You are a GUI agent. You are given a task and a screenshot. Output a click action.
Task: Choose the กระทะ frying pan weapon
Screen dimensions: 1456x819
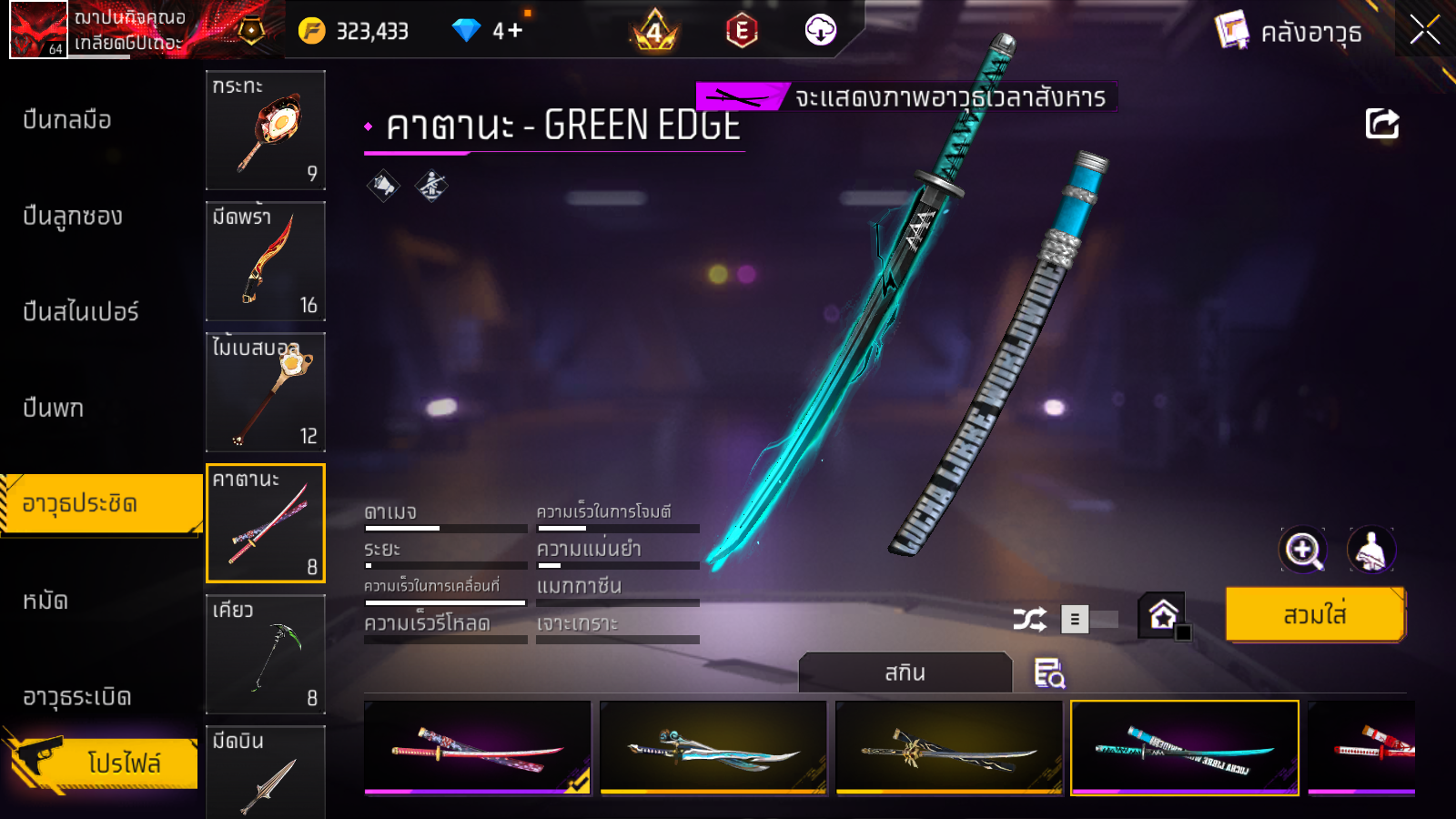(x=266, y=130)
